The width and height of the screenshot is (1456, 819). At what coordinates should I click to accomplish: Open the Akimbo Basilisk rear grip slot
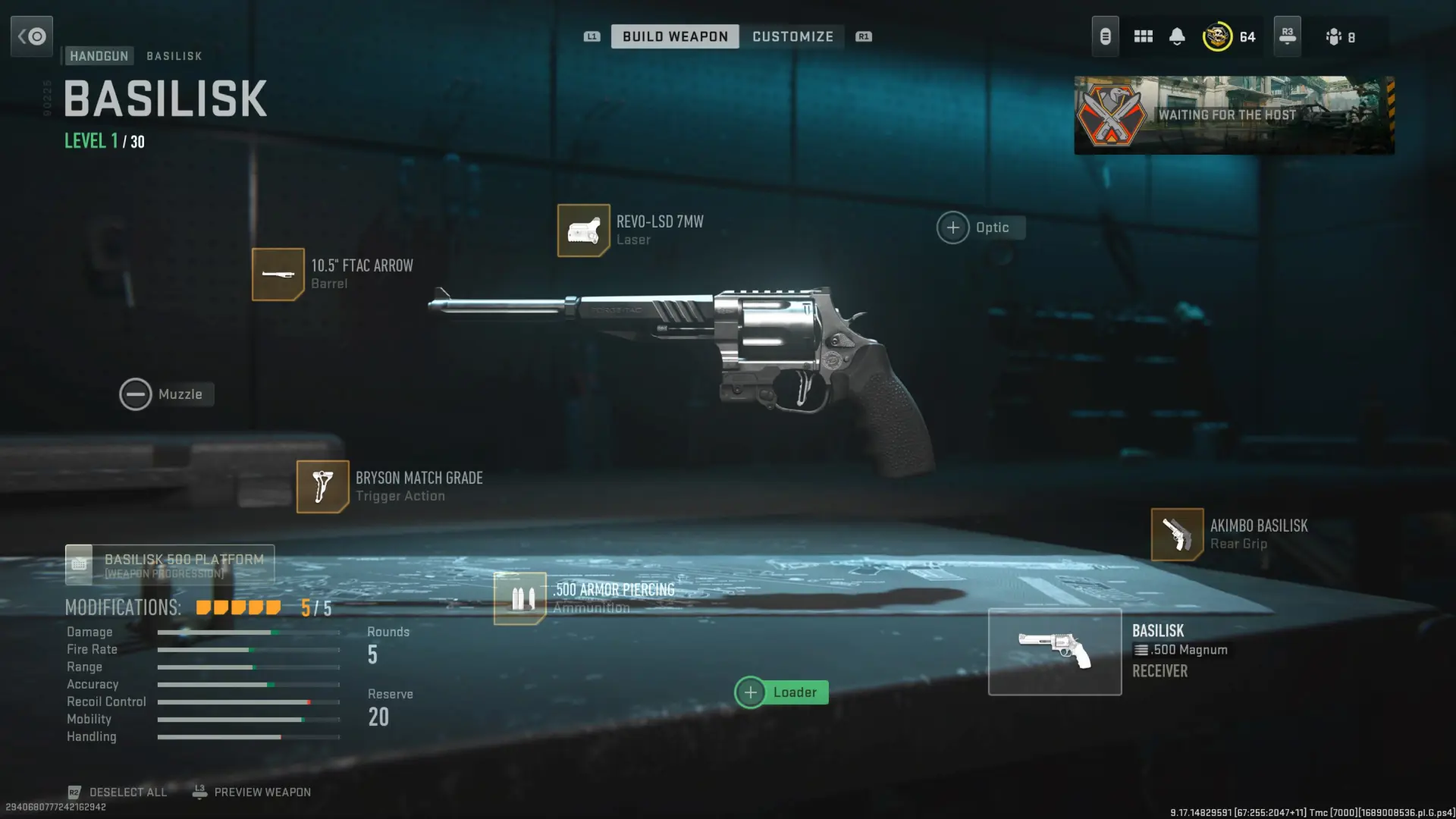tap(1177, 534)
